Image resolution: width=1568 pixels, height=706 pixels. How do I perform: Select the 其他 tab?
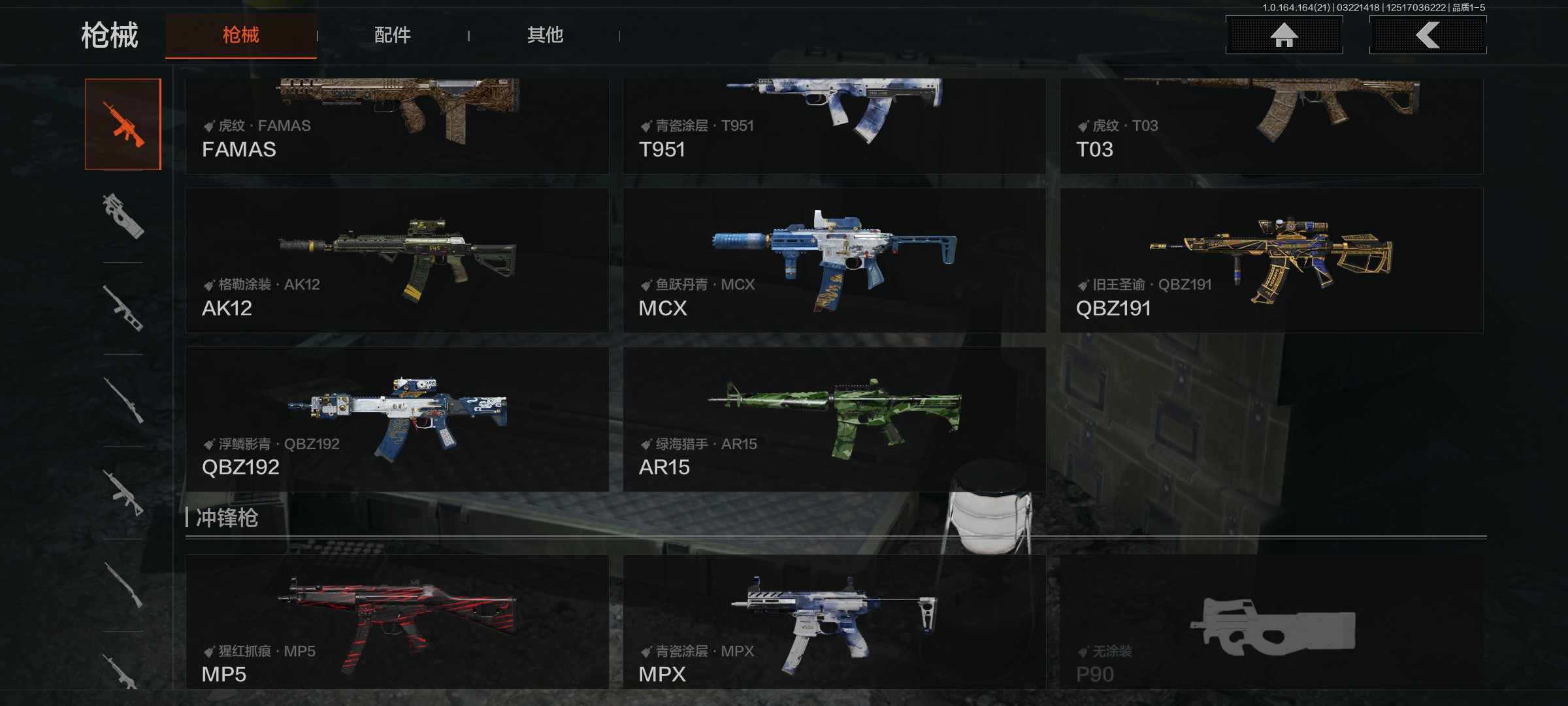(545, 35)
